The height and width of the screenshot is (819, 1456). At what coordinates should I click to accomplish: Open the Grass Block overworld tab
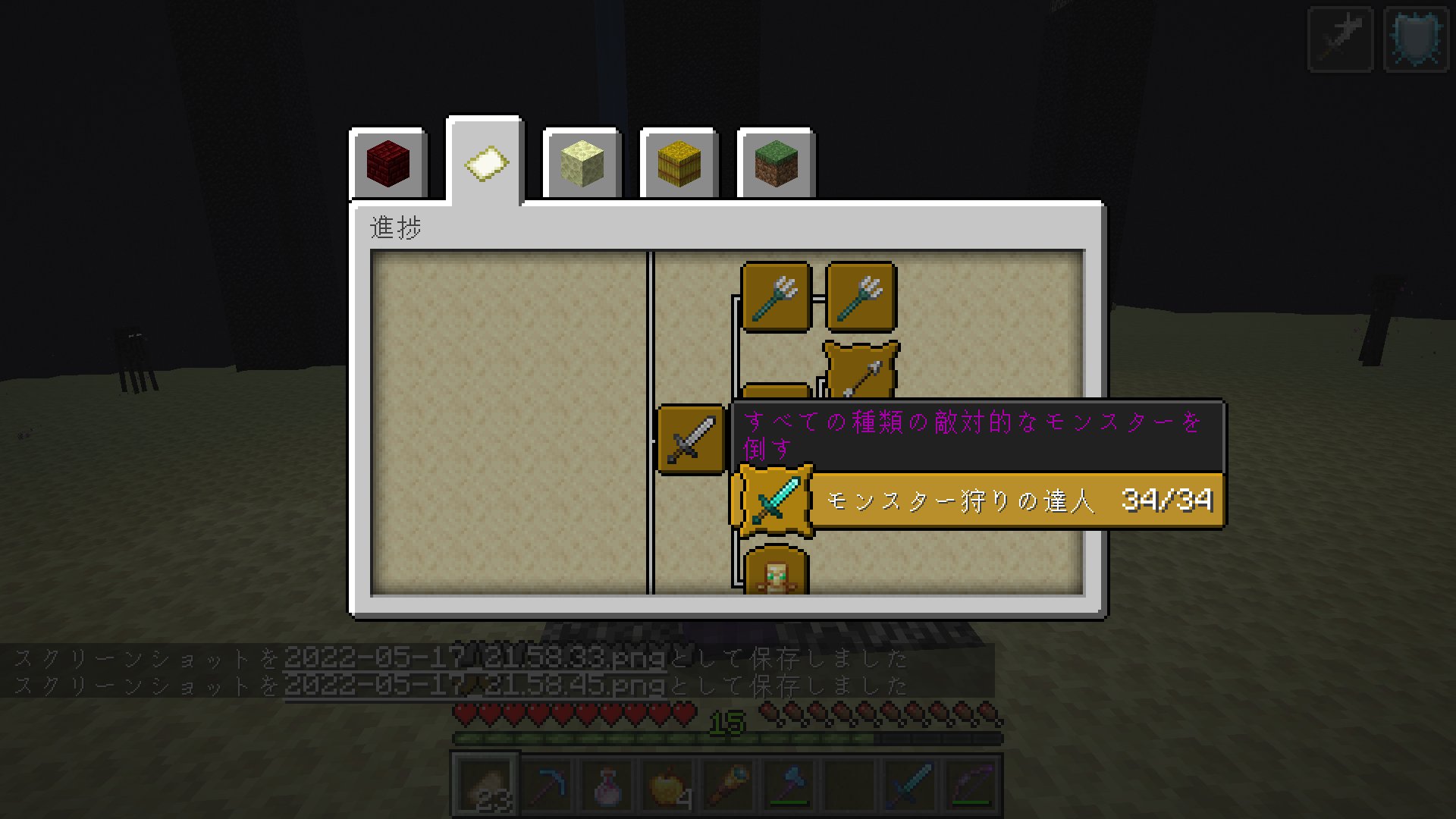[776, 162]
